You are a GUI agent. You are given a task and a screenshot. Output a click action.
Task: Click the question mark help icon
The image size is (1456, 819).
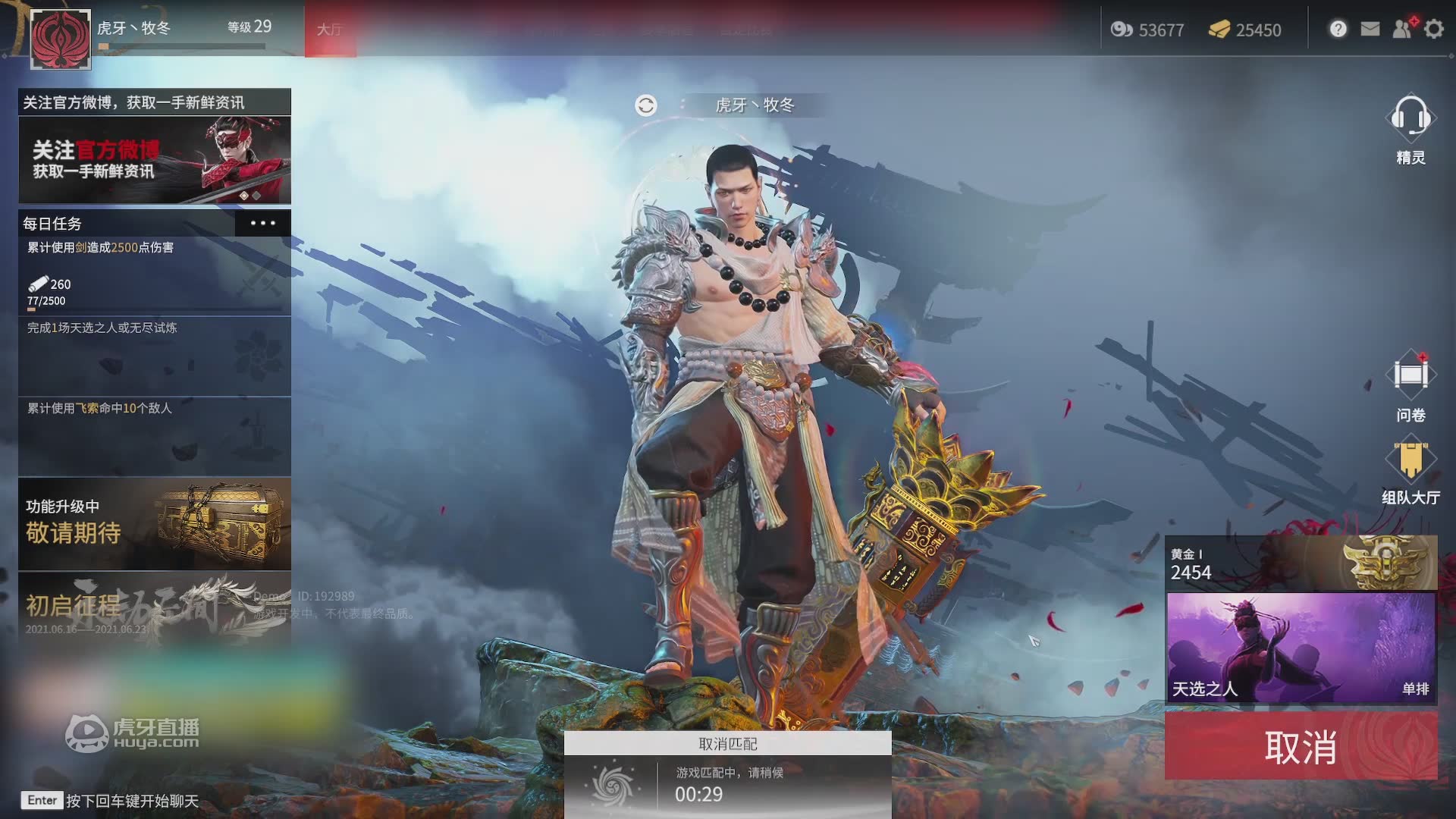click(1338, 30)
